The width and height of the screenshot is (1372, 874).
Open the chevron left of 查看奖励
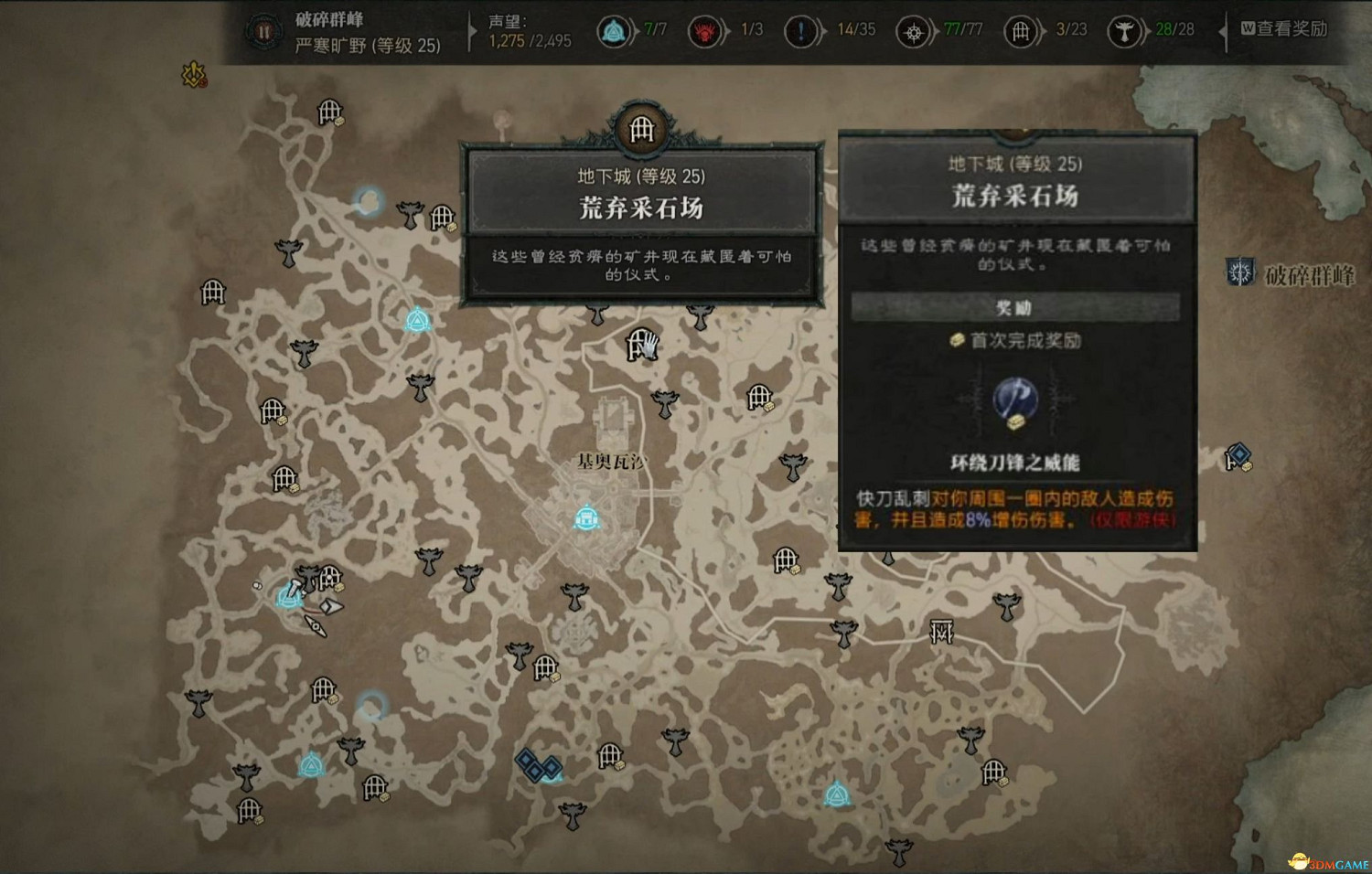coord(1224,29)
